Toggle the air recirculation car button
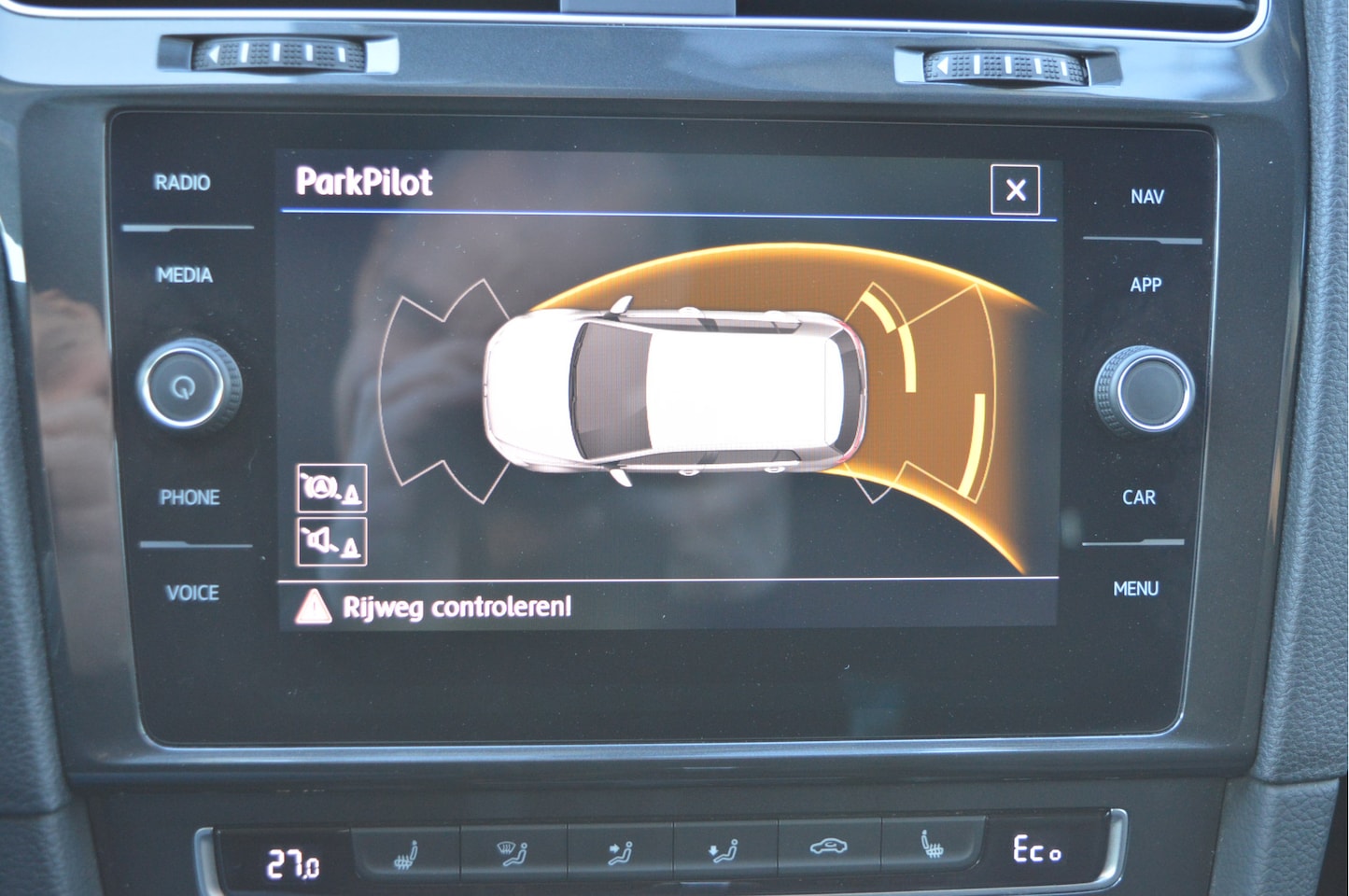The image size is (1349, 896). pos(827,848)
